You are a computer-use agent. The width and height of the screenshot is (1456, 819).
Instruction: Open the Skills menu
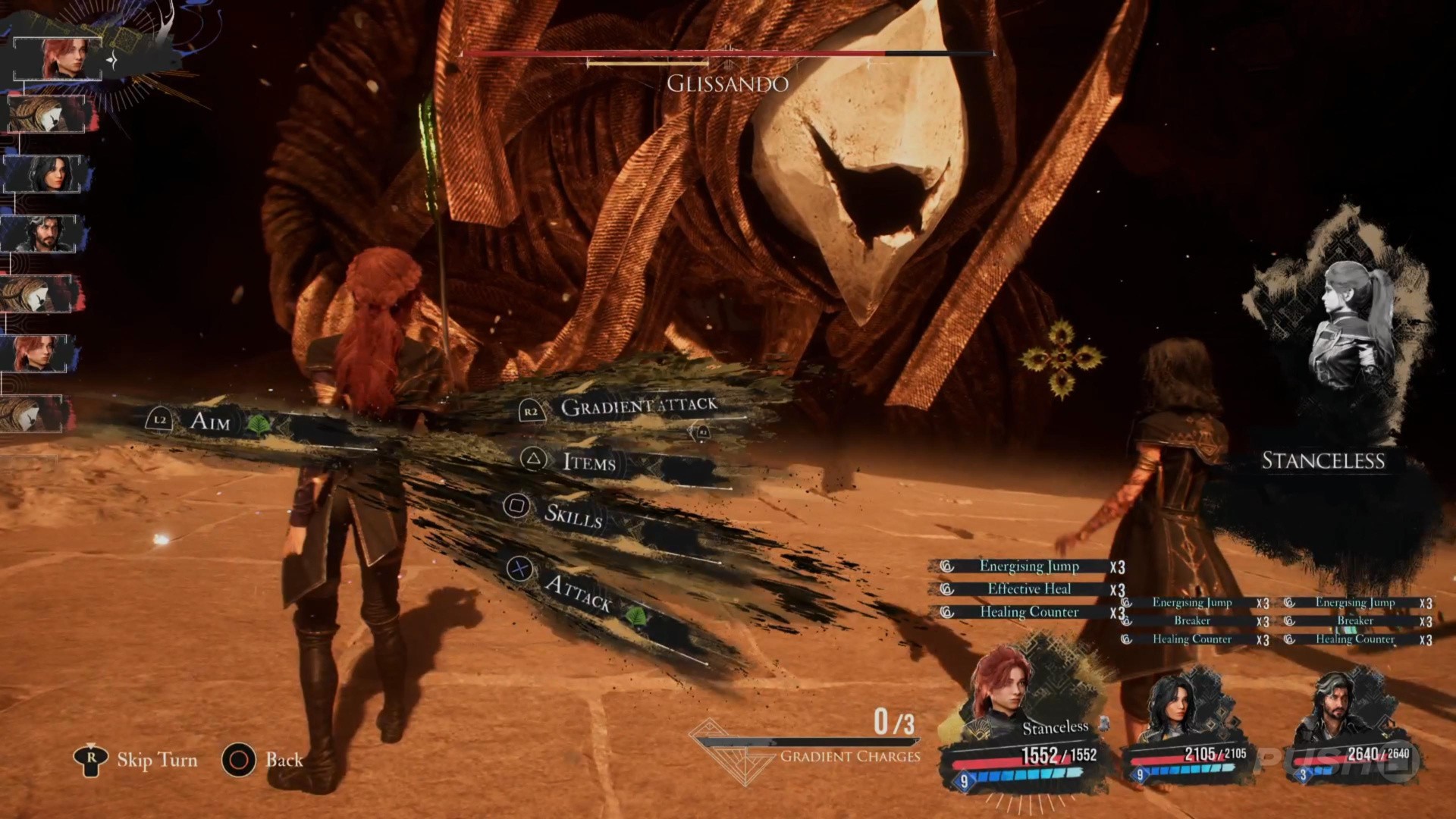coord(573,514)
